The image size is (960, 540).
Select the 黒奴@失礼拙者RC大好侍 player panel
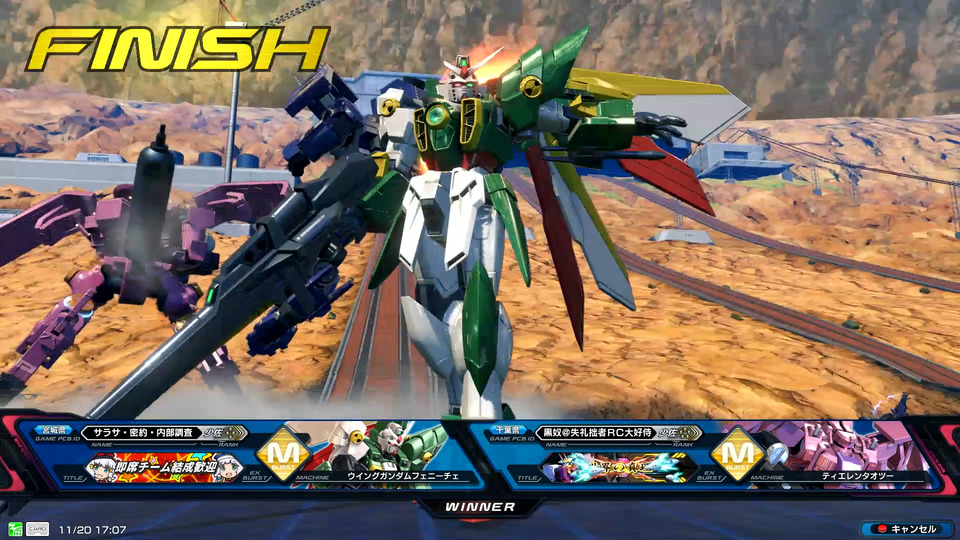600,433
